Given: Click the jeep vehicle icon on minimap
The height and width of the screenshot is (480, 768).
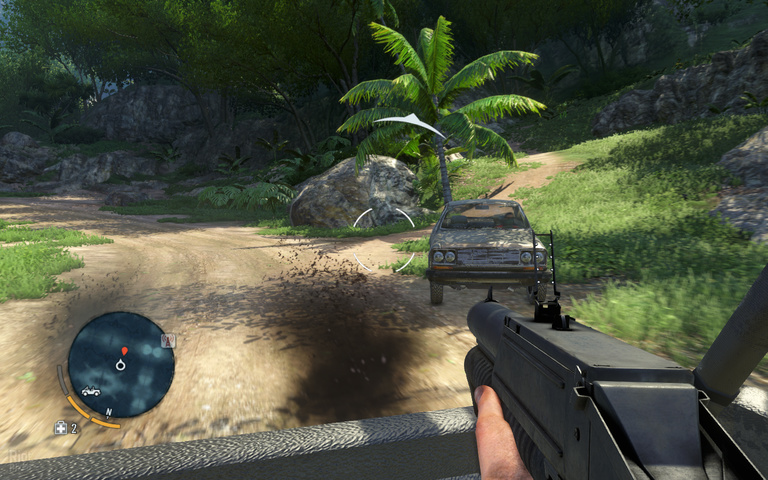Looking at the screenshot, I should pos(91,391).
